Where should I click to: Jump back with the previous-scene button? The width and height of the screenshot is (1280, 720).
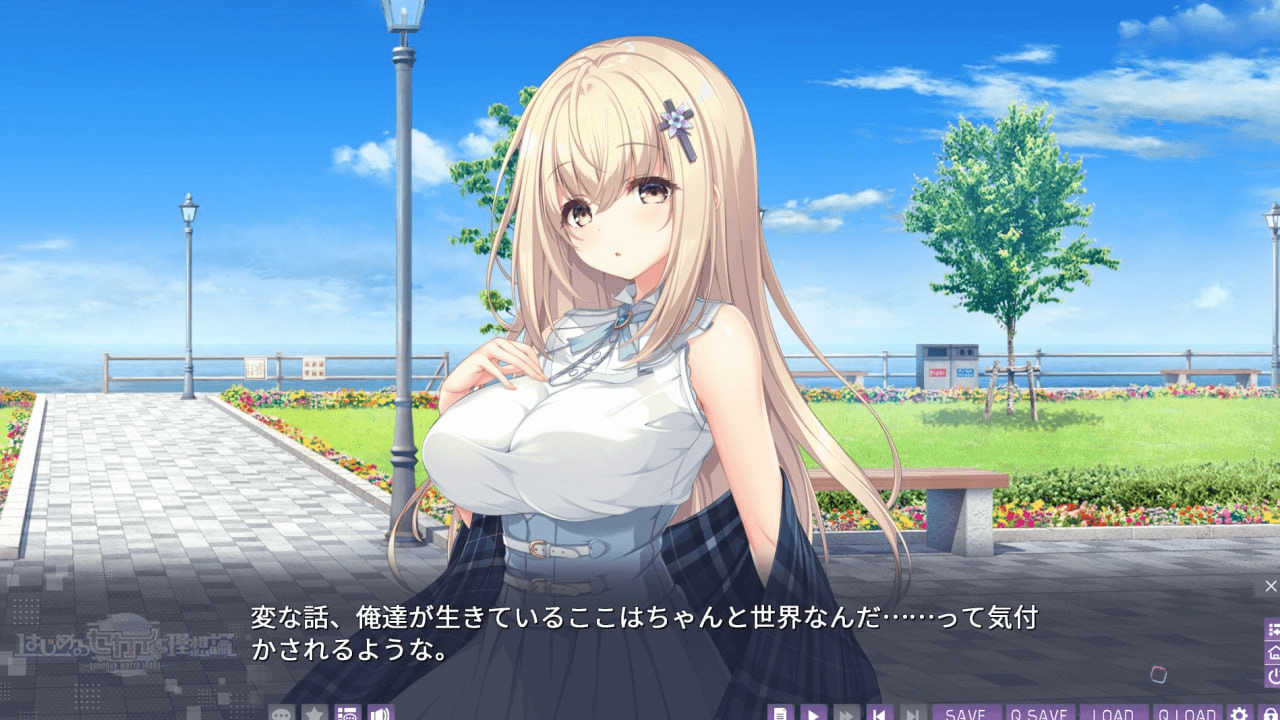(x=880, y=713)
